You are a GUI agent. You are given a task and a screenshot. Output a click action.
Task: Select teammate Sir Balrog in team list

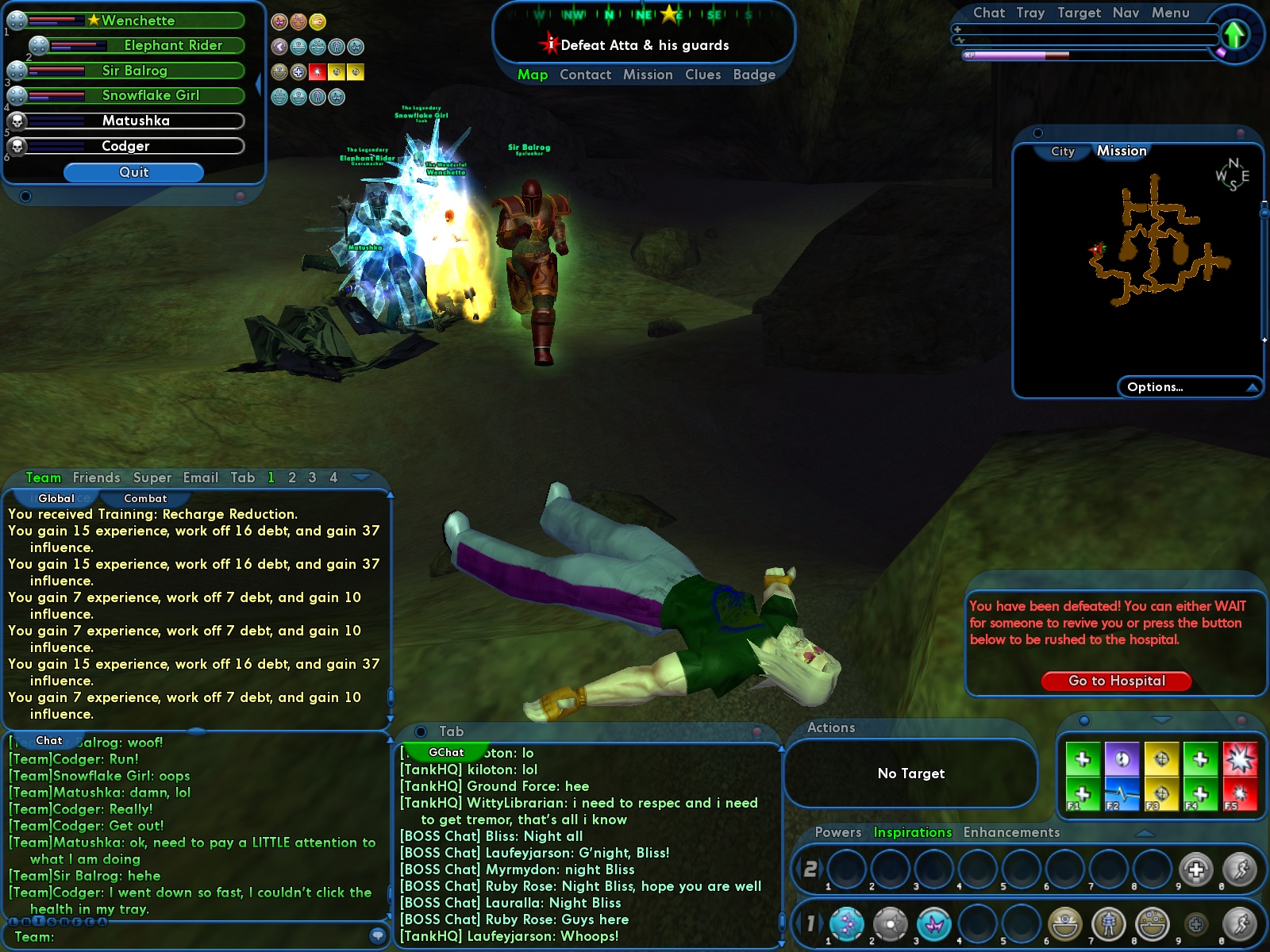pos(134,71)
